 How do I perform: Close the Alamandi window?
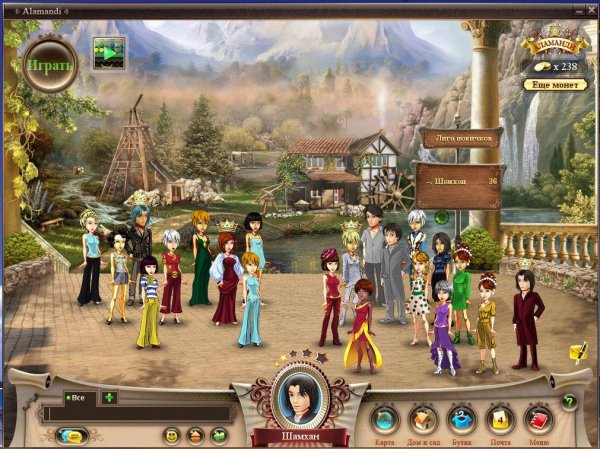[589, 9]
